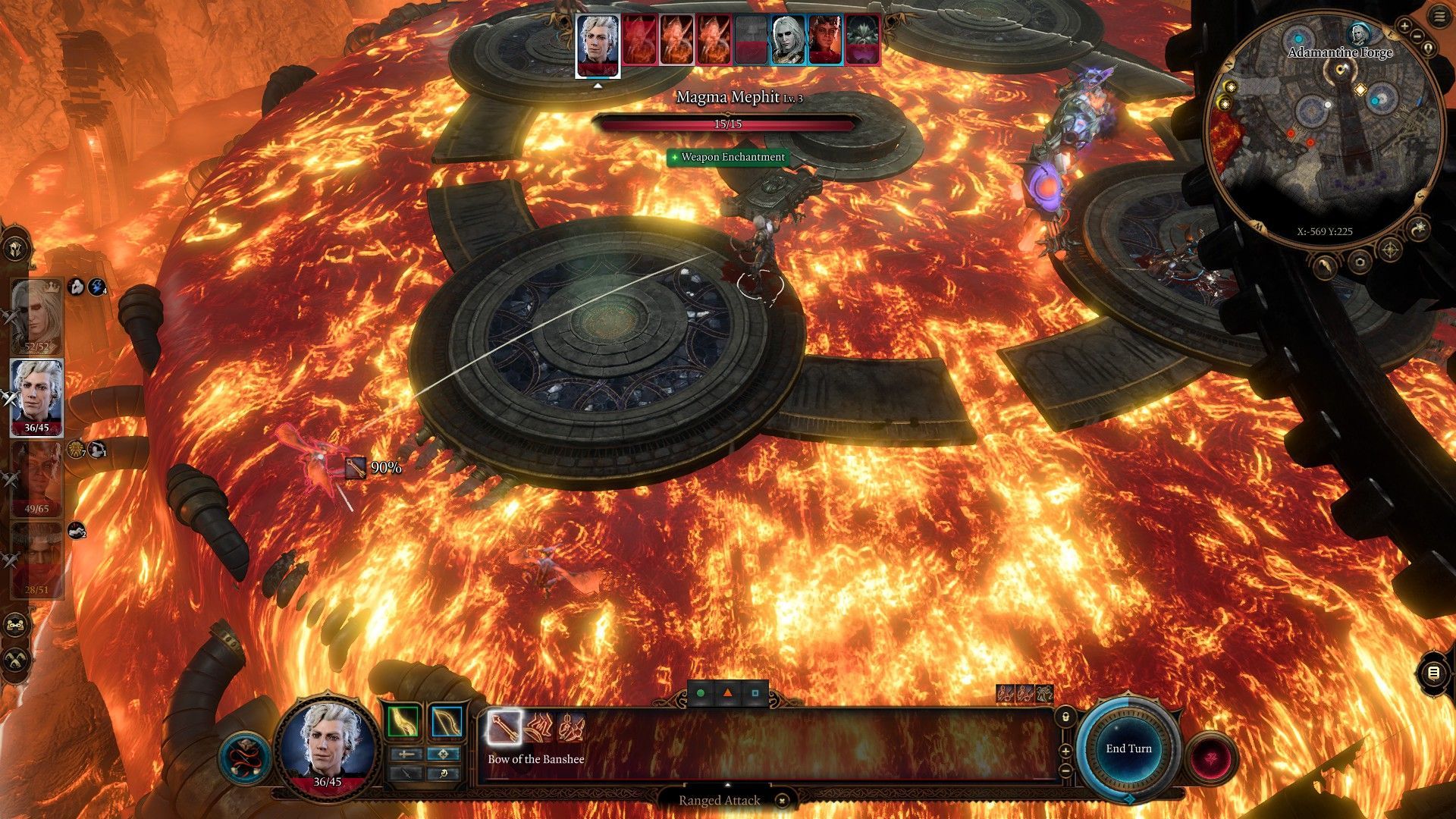Toggle the hotbar lock icon
Viewport: 1456px width, 819px height.
pos(1065,717)
